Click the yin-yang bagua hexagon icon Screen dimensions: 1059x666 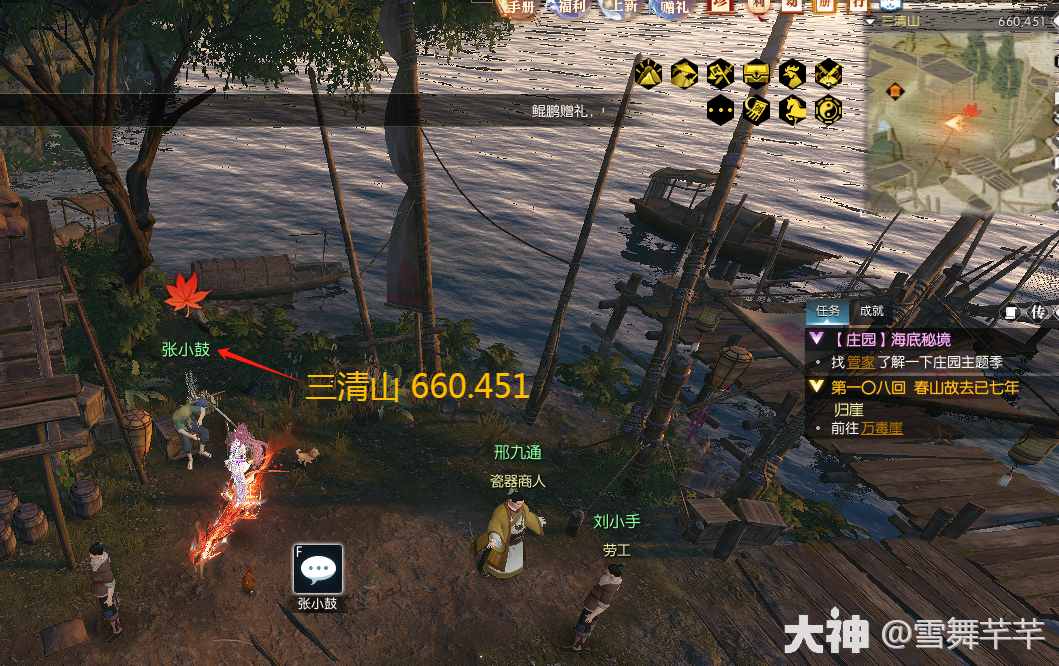click(828, 110)
